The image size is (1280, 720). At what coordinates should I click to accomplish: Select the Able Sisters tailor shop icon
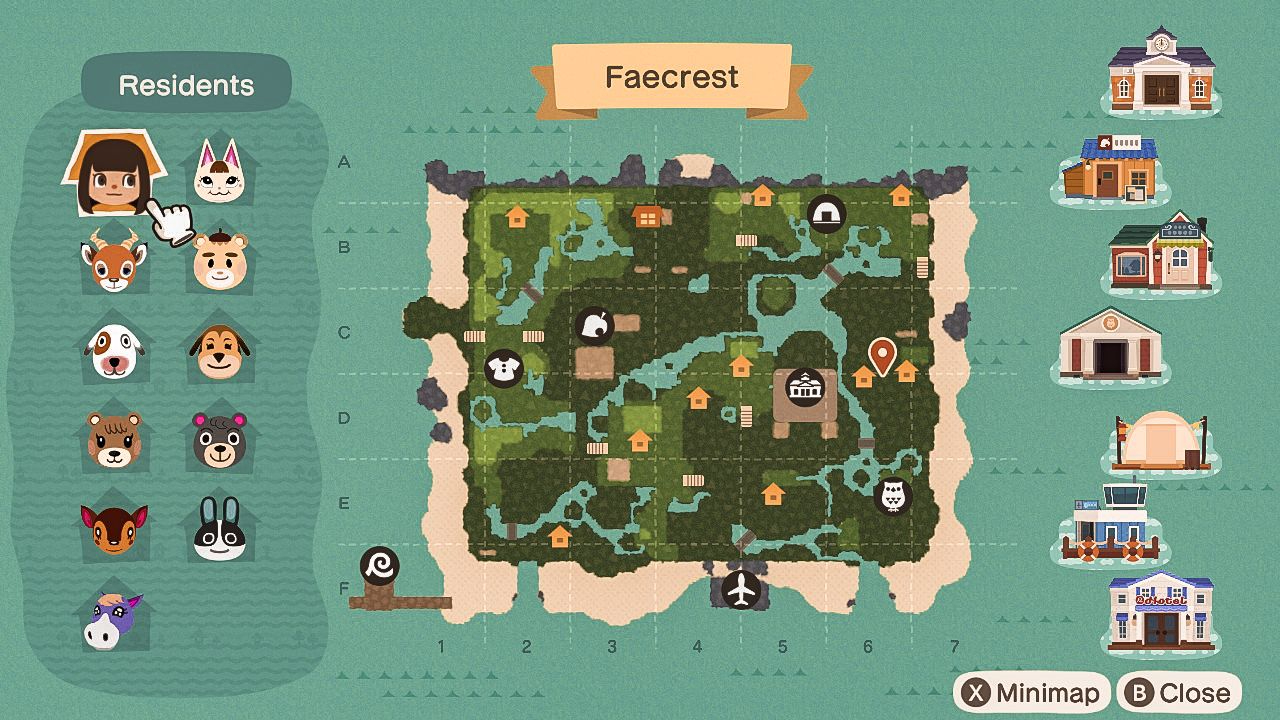tap(1161, 255)
